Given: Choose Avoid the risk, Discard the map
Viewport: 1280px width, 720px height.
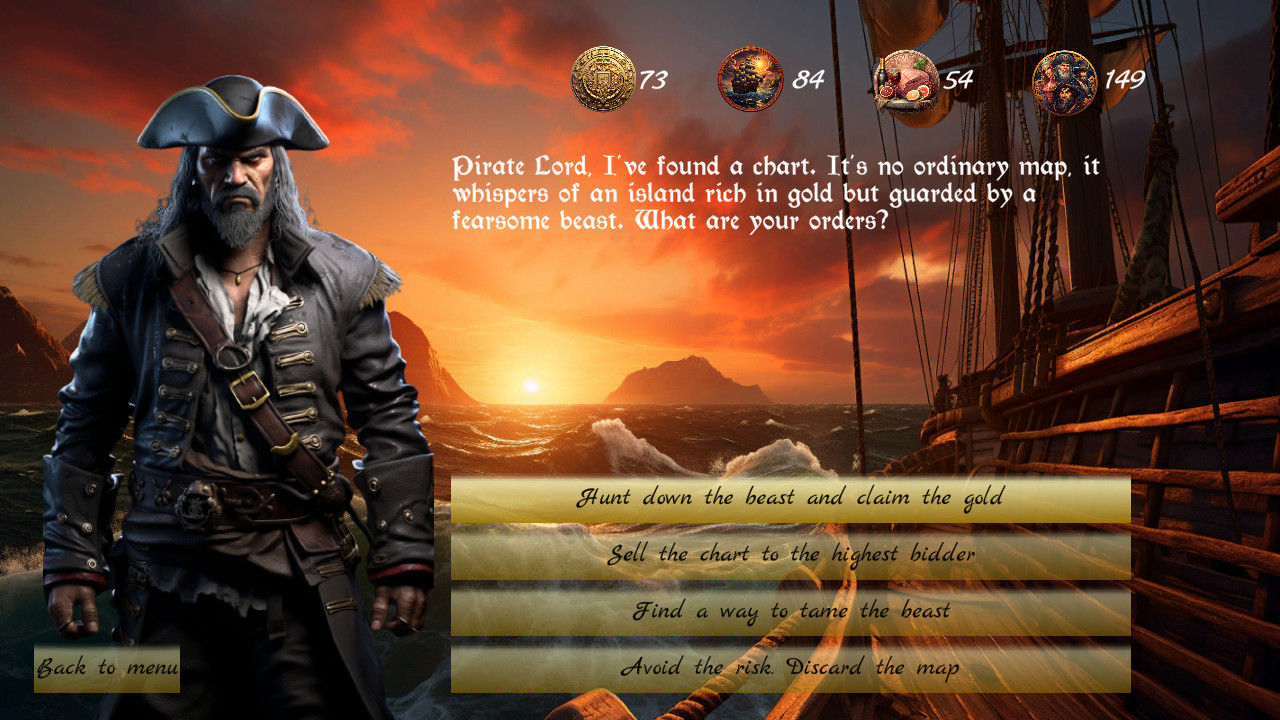Looking at the screenshot, I should tap(790, 666).
